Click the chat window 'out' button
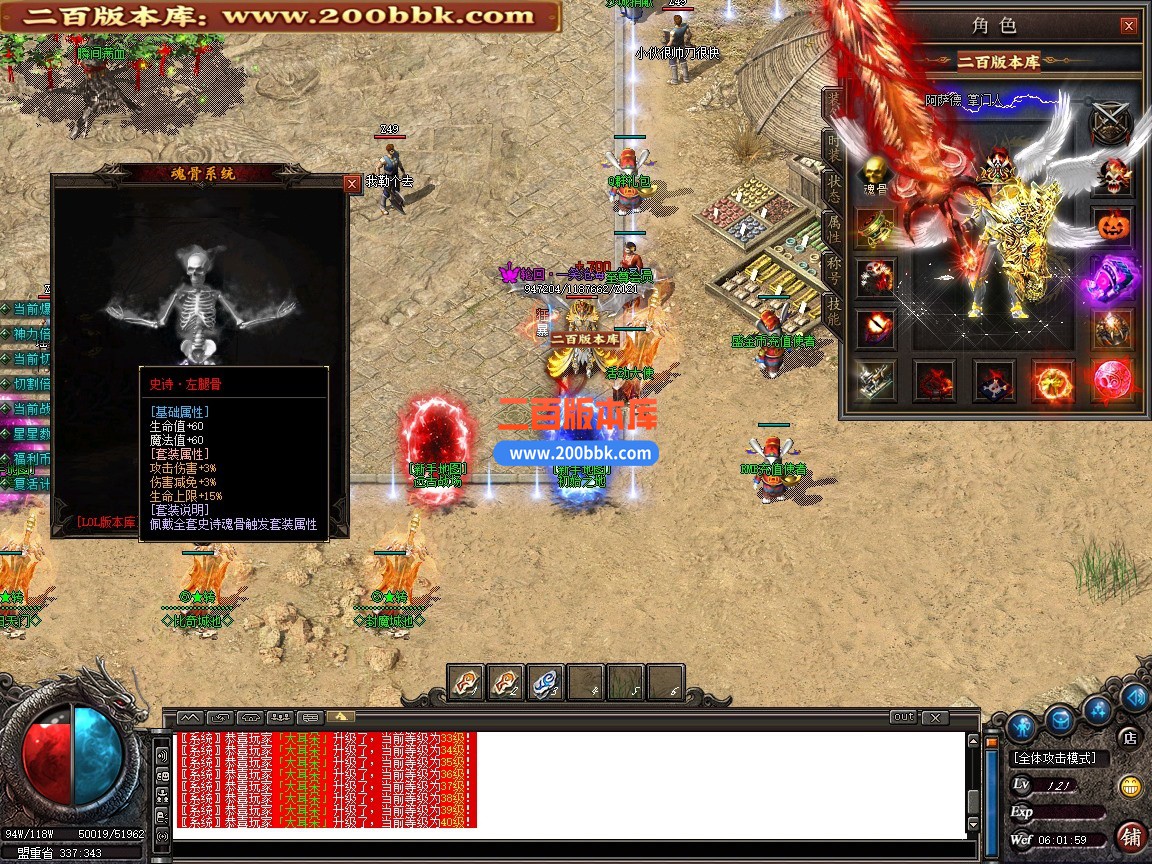Image resolution: width=1152 pixels, height=864 pixels. pos(903,717)
